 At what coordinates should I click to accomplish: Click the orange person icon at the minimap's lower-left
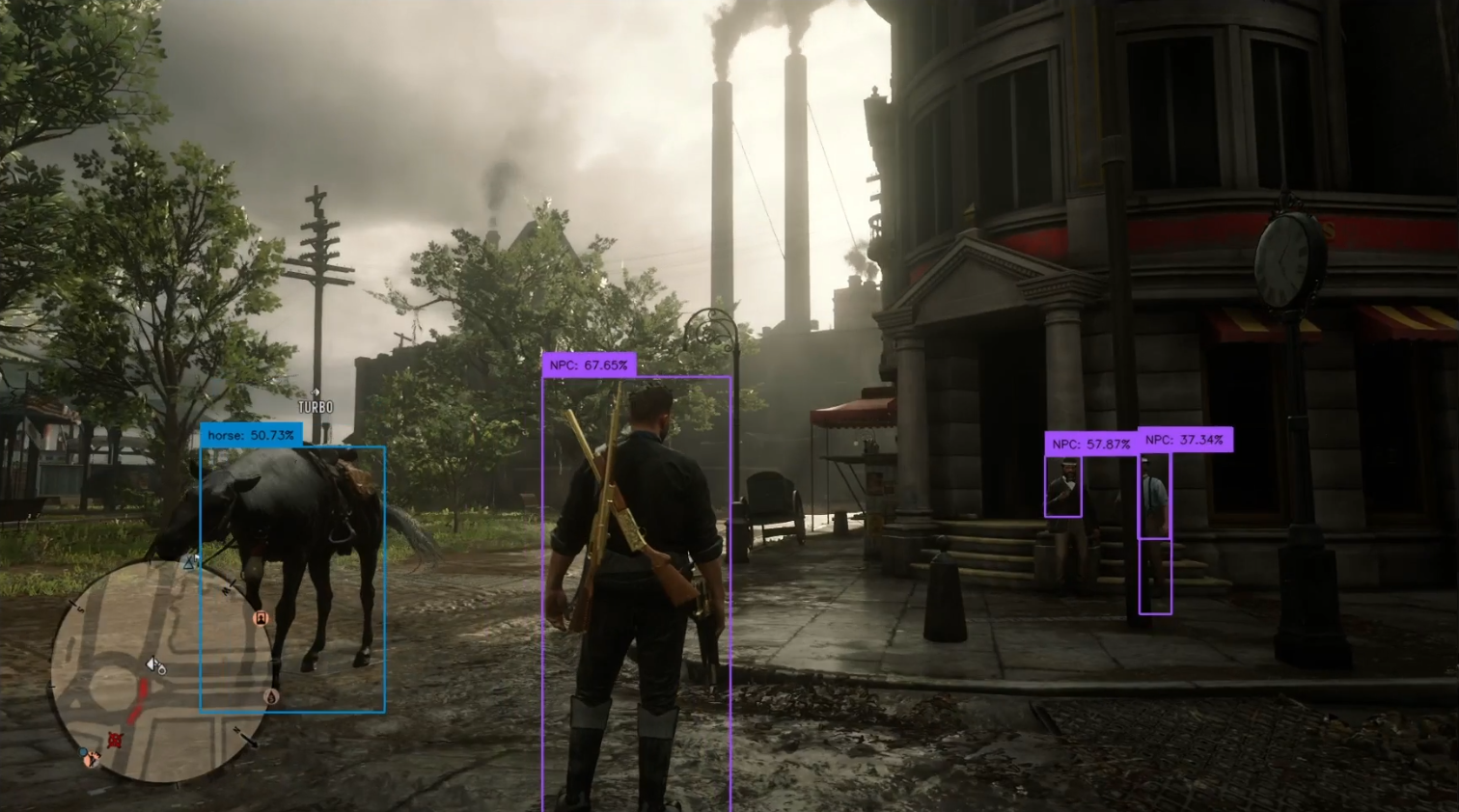tap(92, 758)
